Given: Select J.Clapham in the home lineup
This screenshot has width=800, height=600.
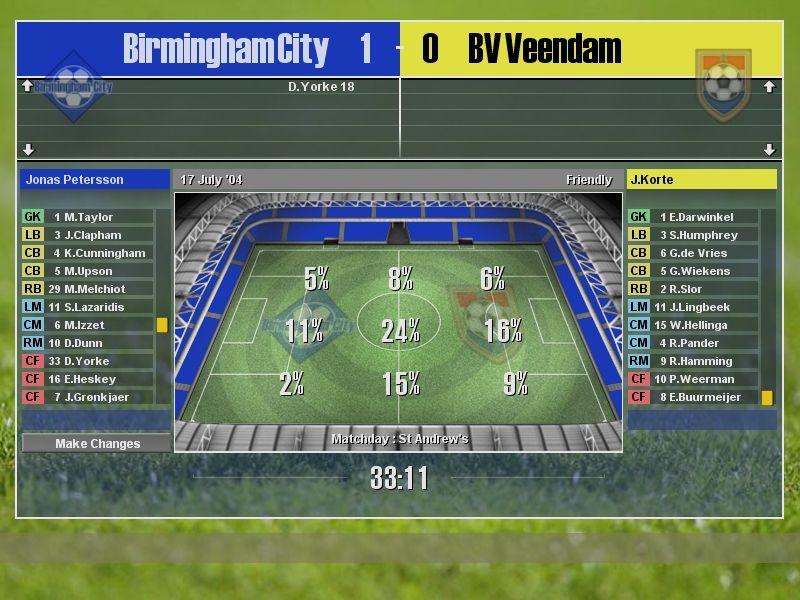Looking at the screenshot, I should (91, 235).
